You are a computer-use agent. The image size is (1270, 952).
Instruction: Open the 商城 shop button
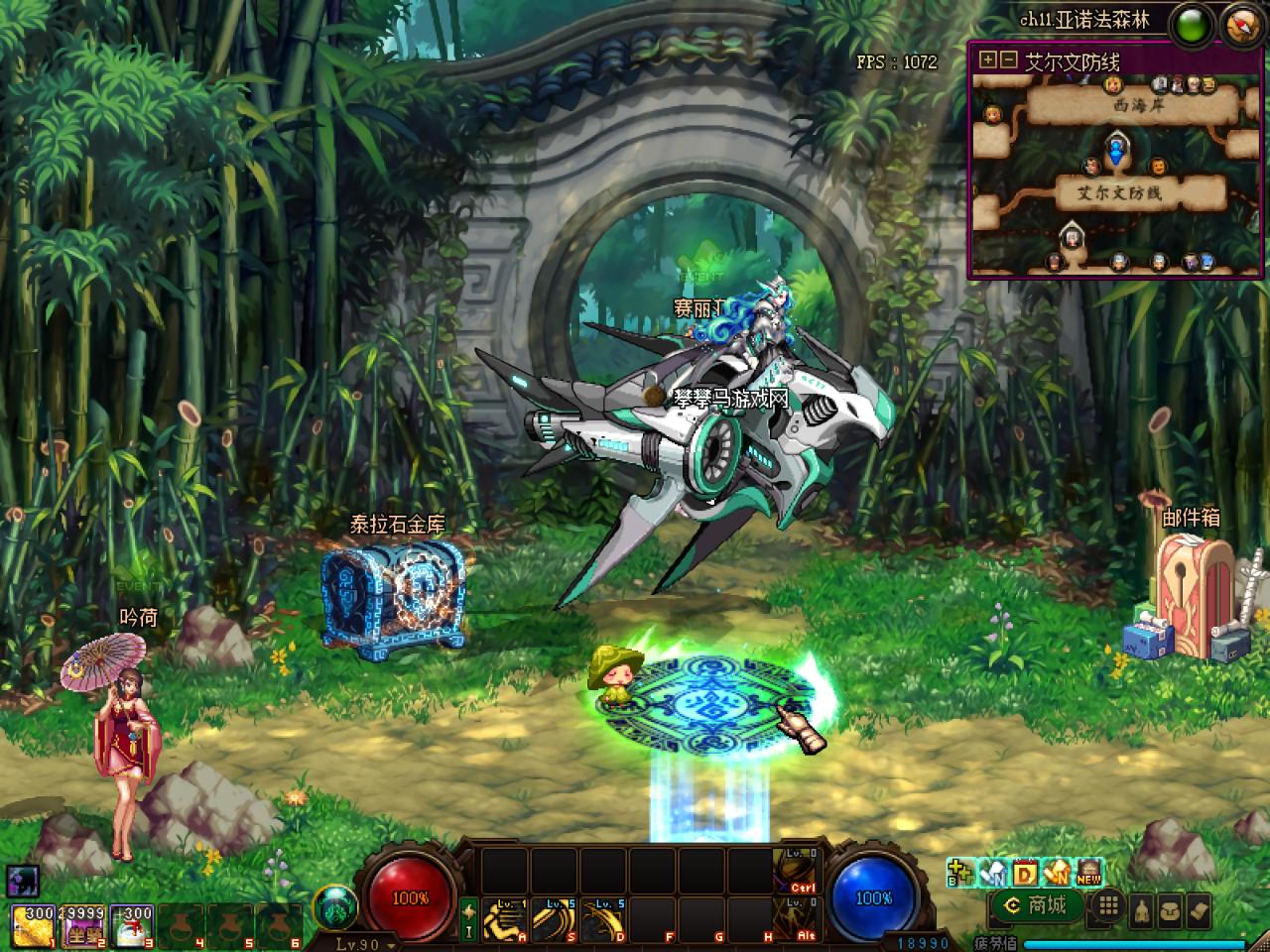[1037, 905]
